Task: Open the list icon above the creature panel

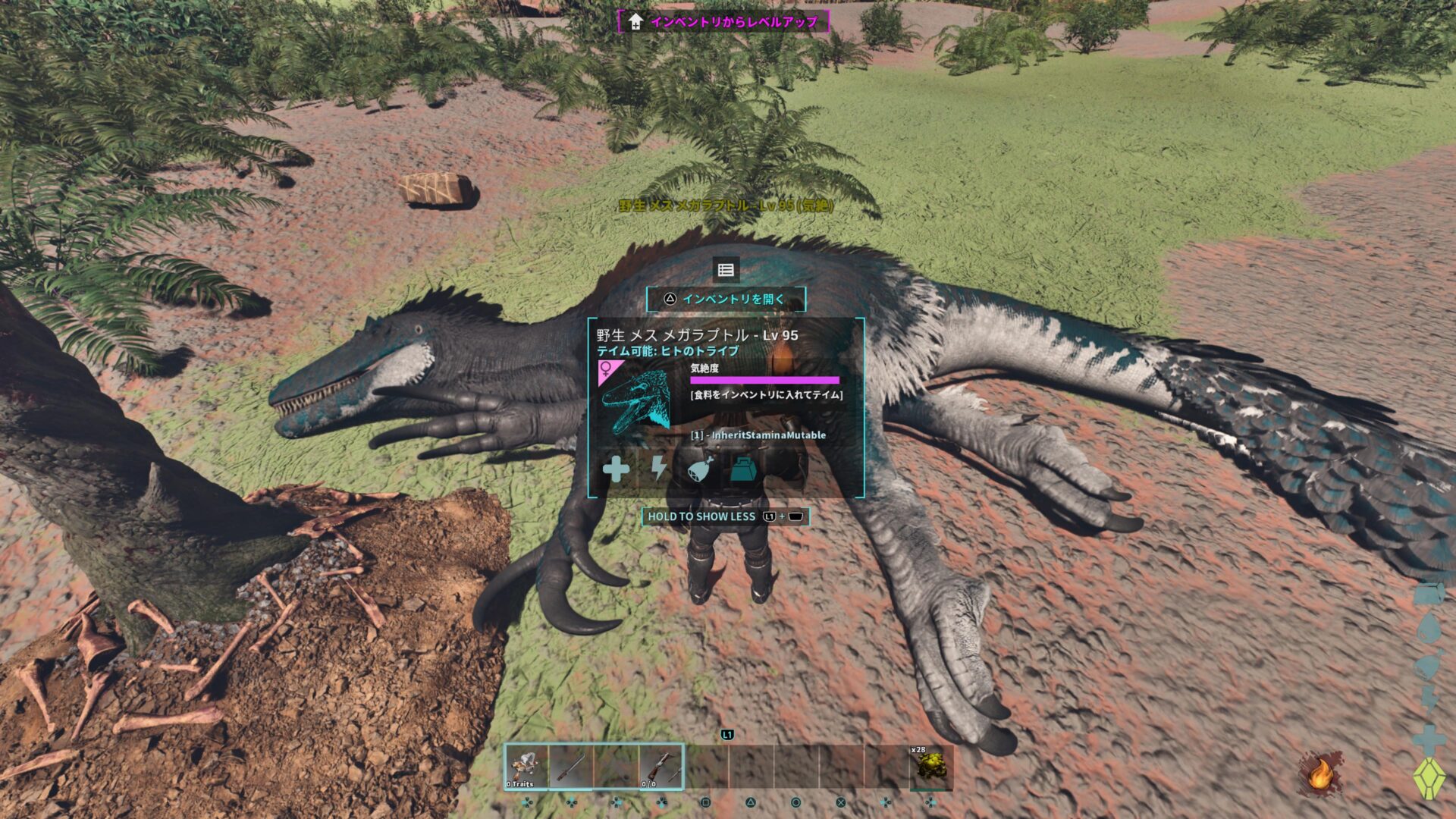Action: click(726, 270)
